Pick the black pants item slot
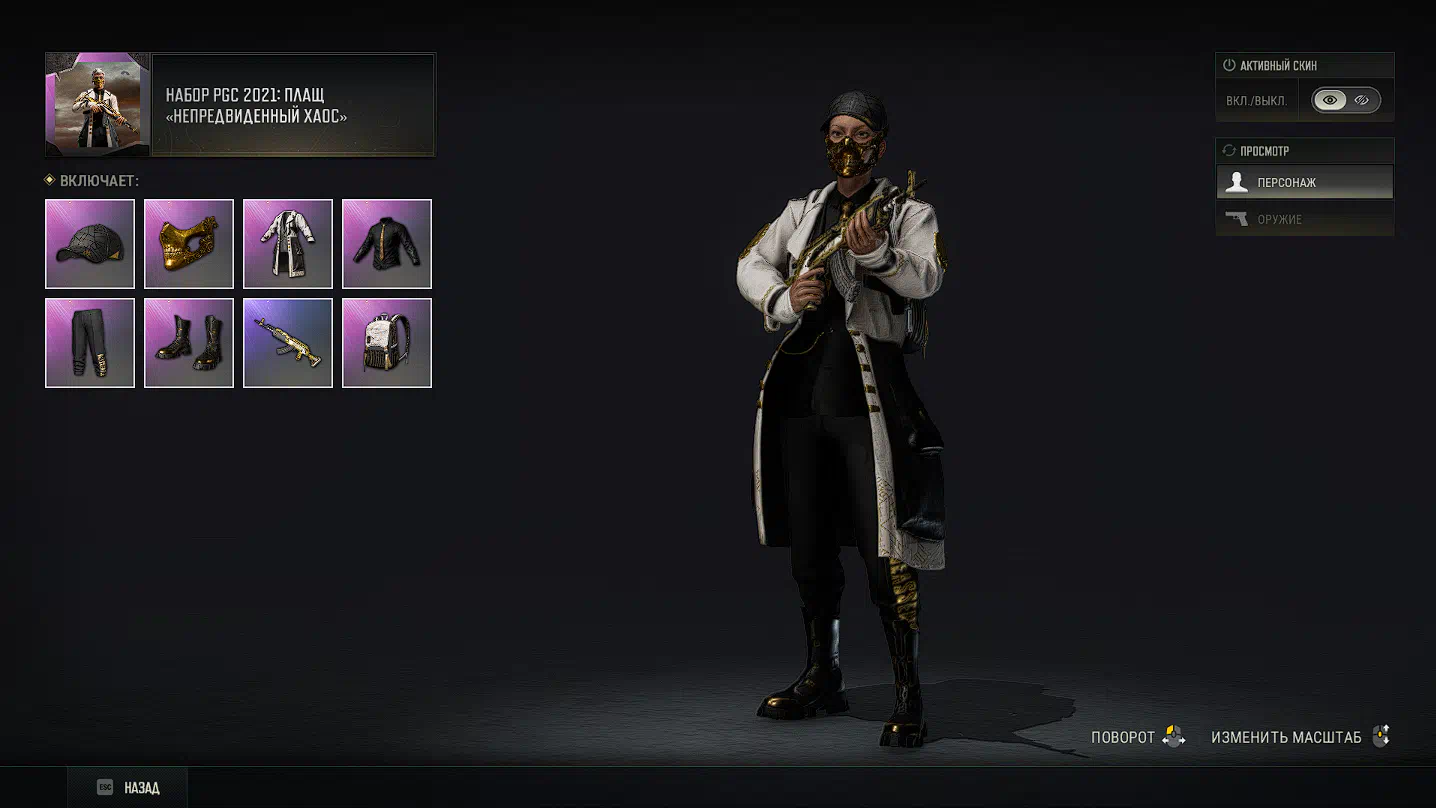 (x=90, y=343)
